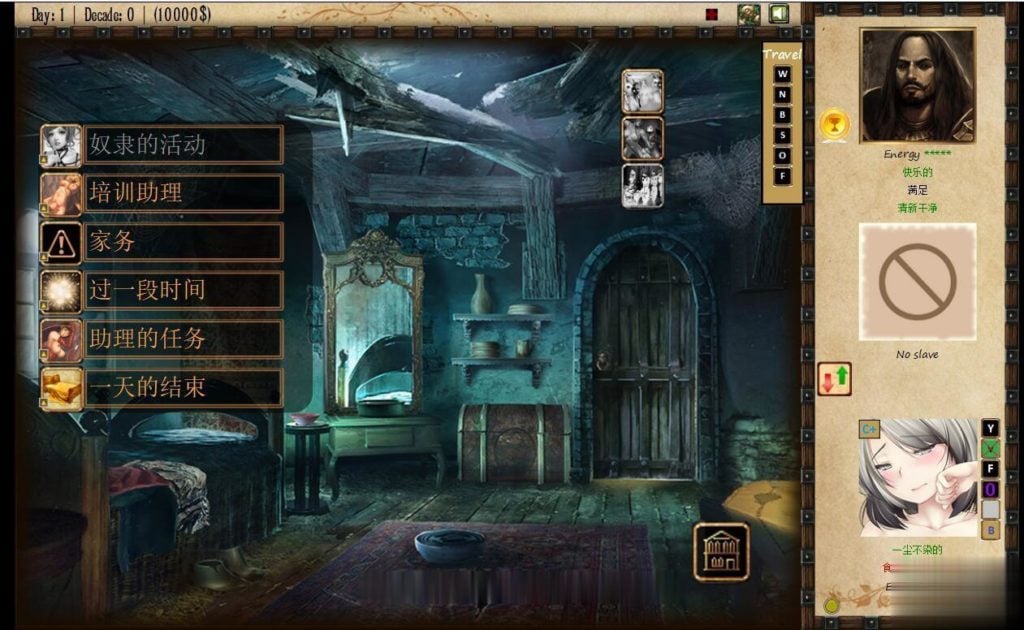Select the 培训助理 menu option
This screenshot has height=630, width=1024.
point(161,193)
